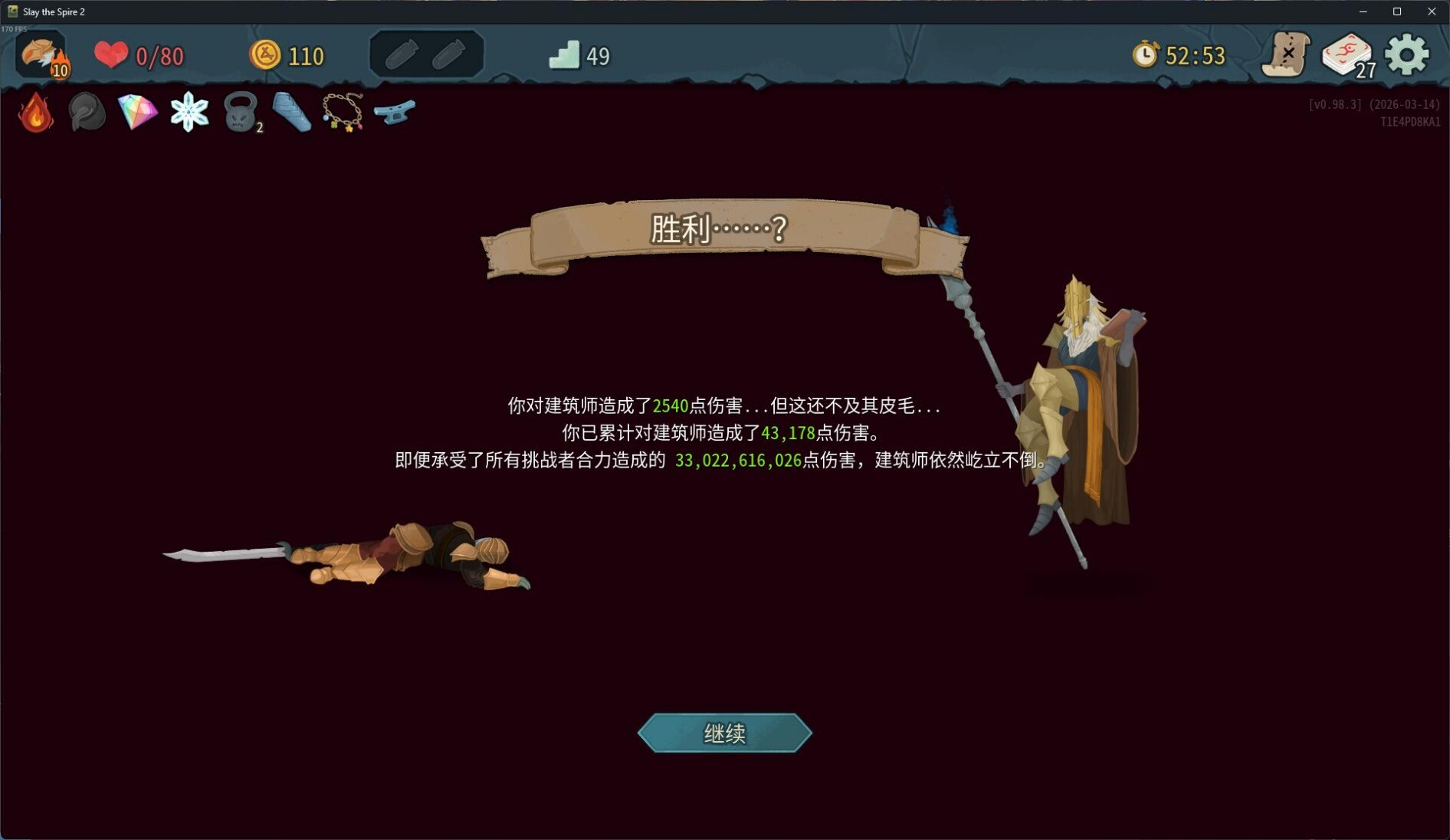Inspect the rainbow prism gem relic
Viewport: 1450px width, 840px height.
tap(138, 113)
